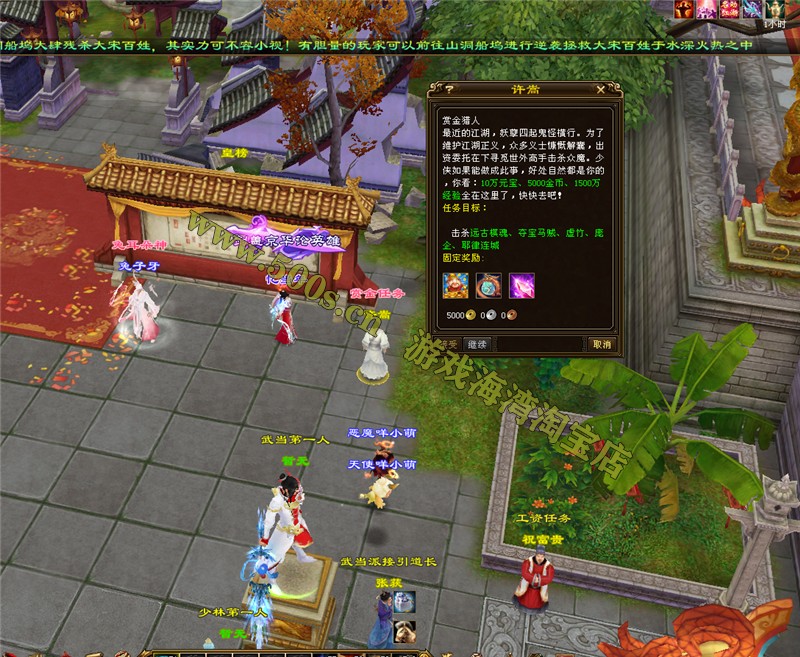Click the white wolf icon beside 张获

(x=404, y=600)
